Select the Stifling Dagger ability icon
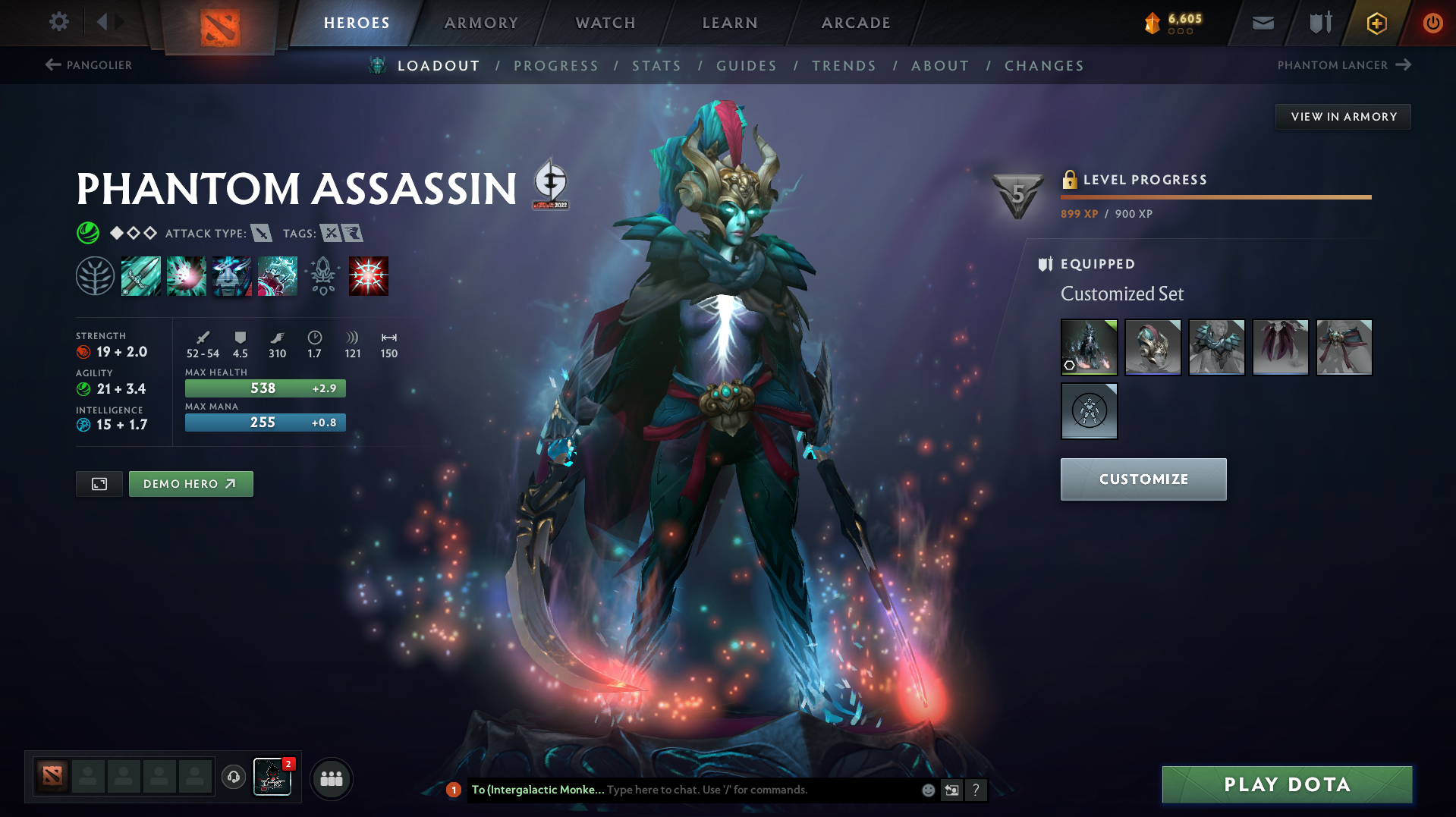This screenshot has height=817, width=1456. tap(141, 275)
